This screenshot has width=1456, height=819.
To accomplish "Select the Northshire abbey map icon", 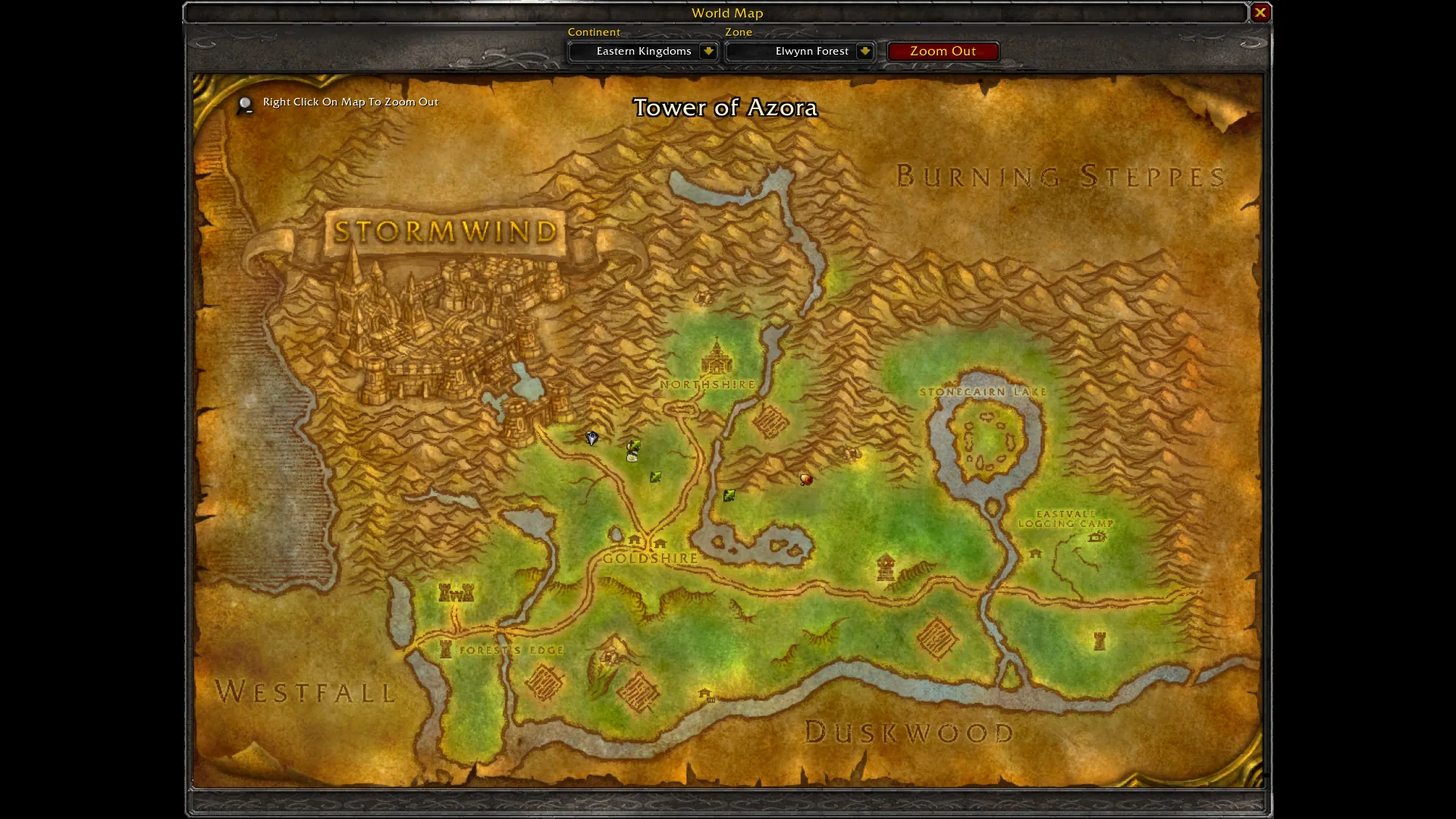I will 716,356.
